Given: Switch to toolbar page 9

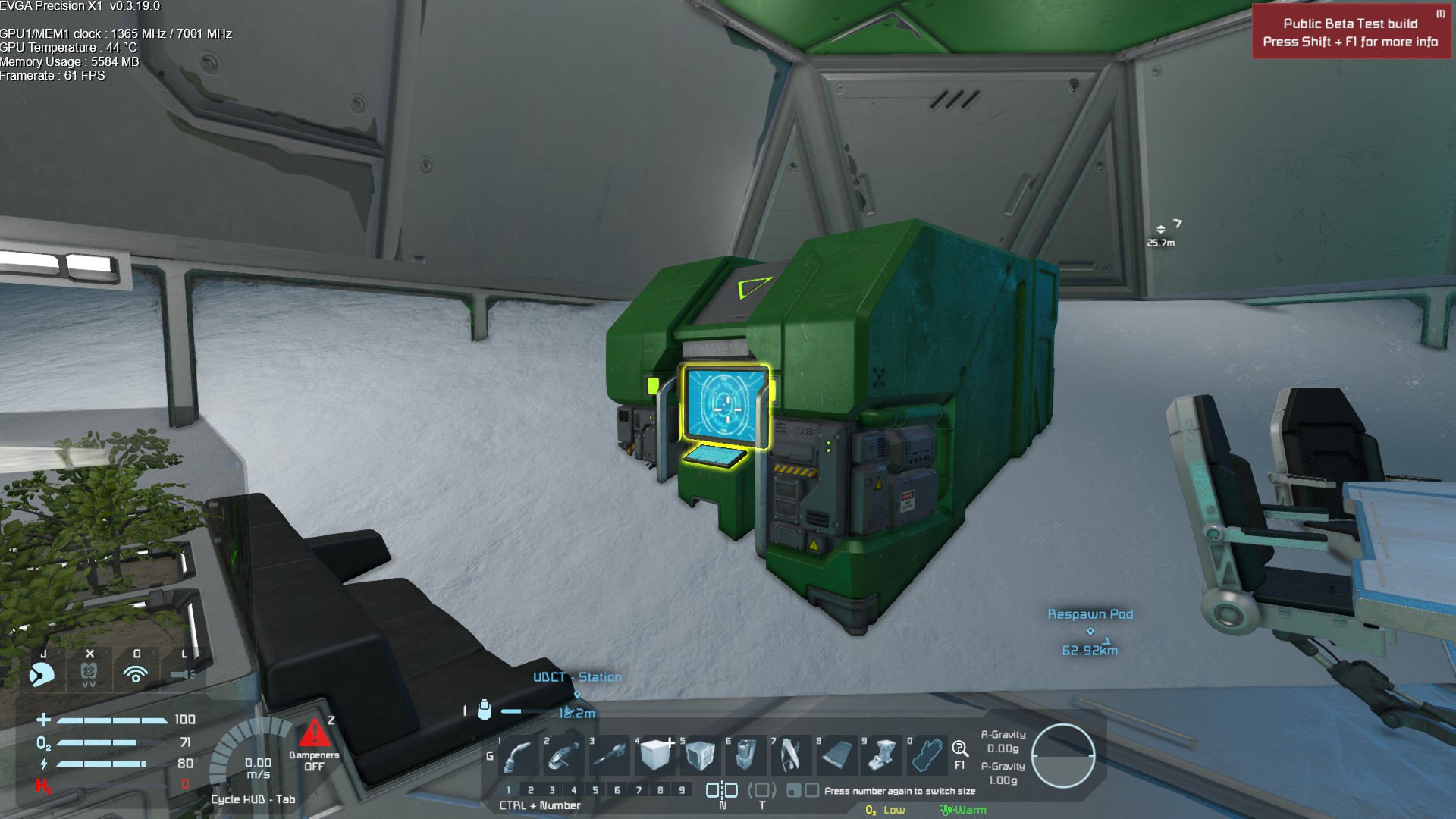Looking at the screenshot, I should 682,790.
